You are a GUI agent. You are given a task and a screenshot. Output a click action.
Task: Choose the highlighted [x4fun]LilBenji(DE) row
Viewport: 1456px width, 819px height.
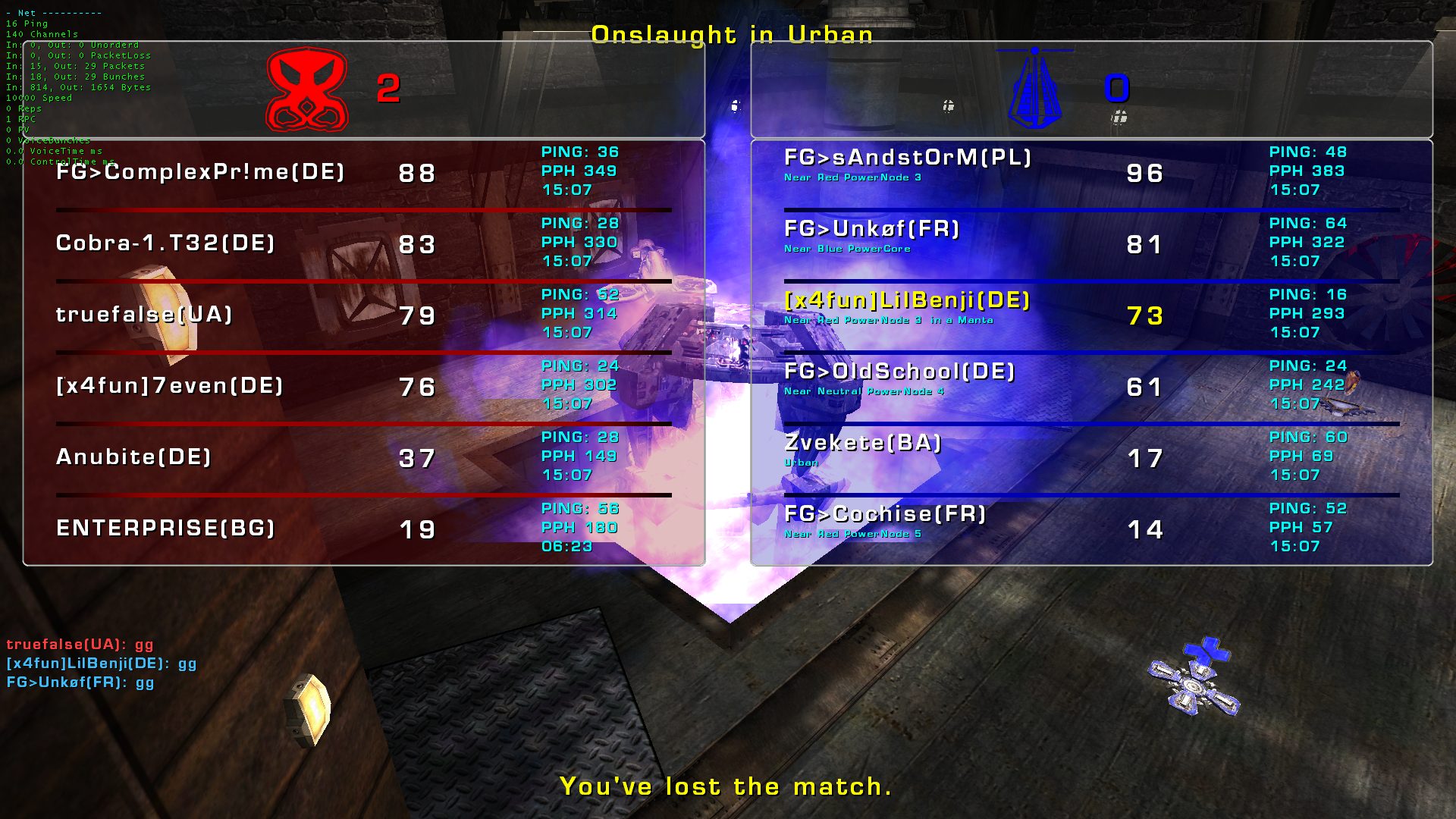907,300
